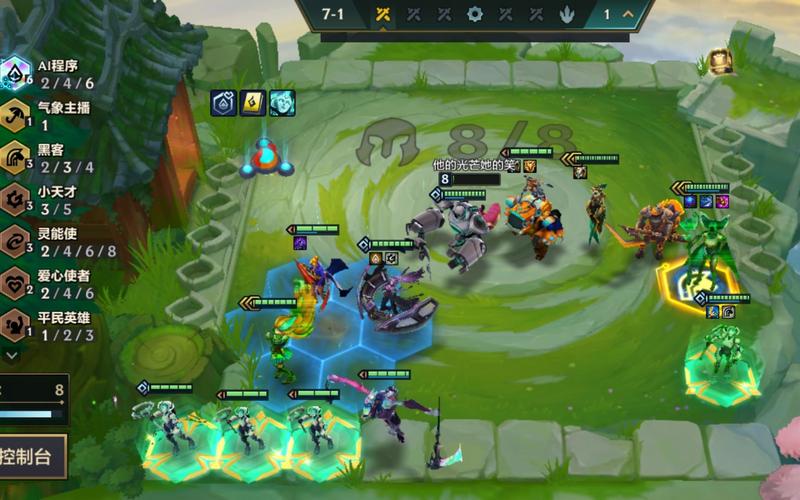The width and height of the screenshot is (800, 500).
Task: Expand the scoreboard arrow beside the 1
Action: click(629, 14)
